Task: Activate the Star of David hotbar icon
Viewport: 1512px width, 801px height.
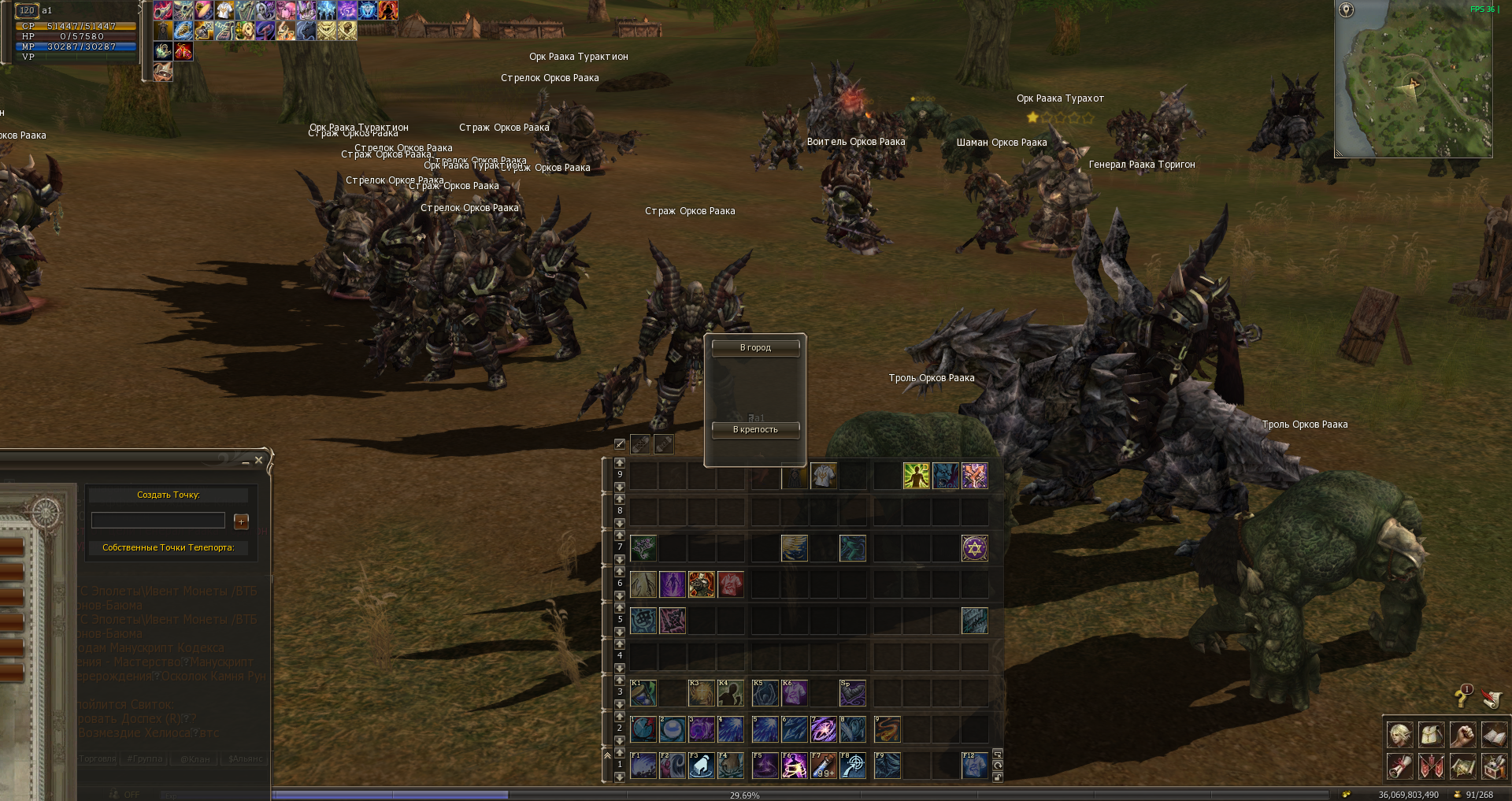Action: (x=974, y=548)
